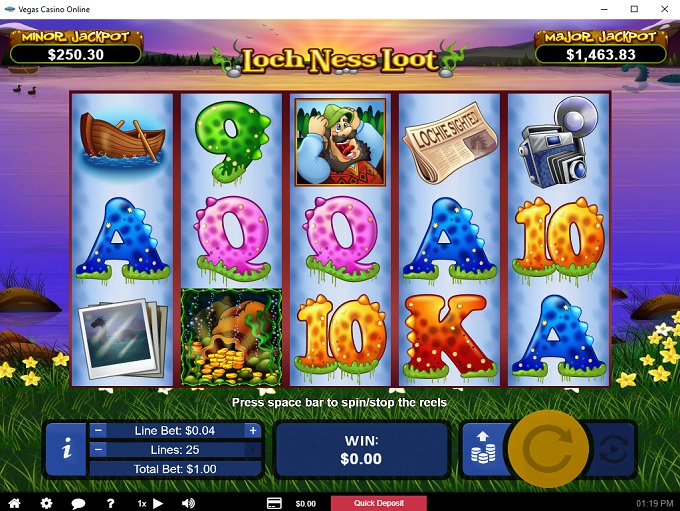Image resolution: width=680 pixels, height=511 pixels.
Task: Activate the autoplay button
Action: tap(612, 449)
